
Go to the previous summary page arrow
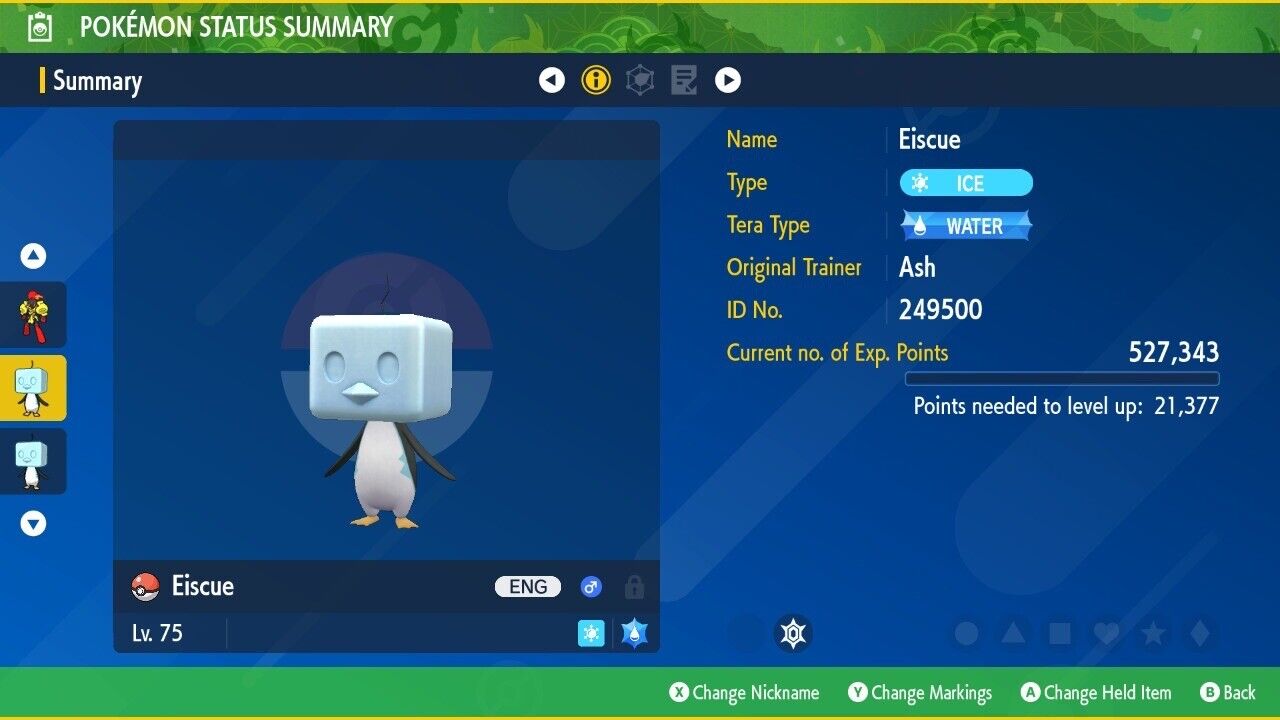click(552, 80)
